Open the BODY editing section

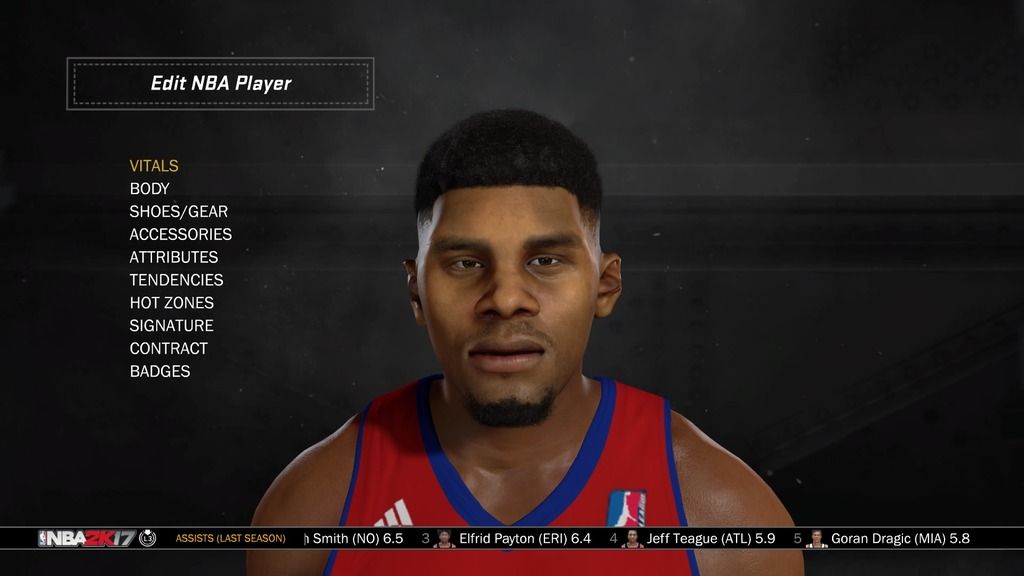tap(150, 189)
